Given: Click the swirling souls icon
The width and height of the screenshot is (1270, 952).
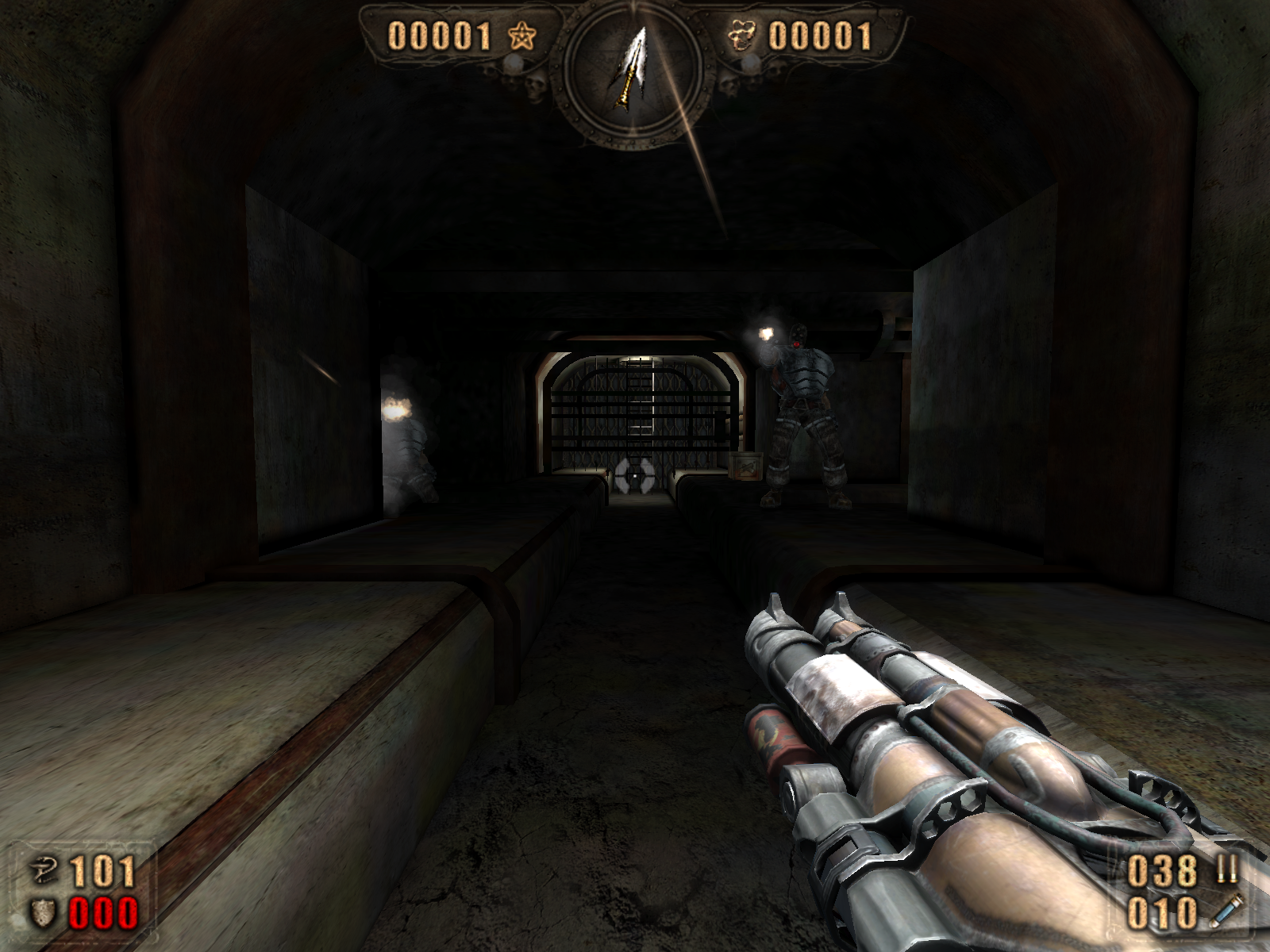Looking at the screenshot, I should (741, 36).
